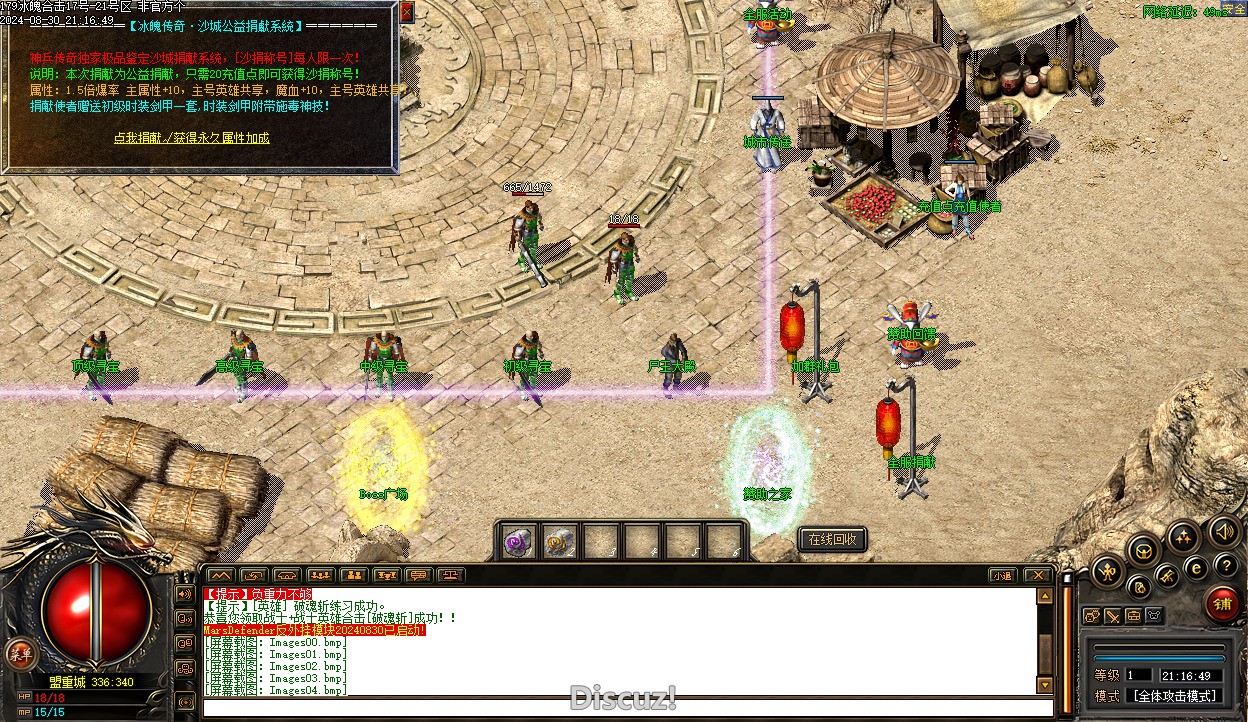Click the yellow 点我捐献 donation link
Screen dimensions: 1248x722
(191, 138)
